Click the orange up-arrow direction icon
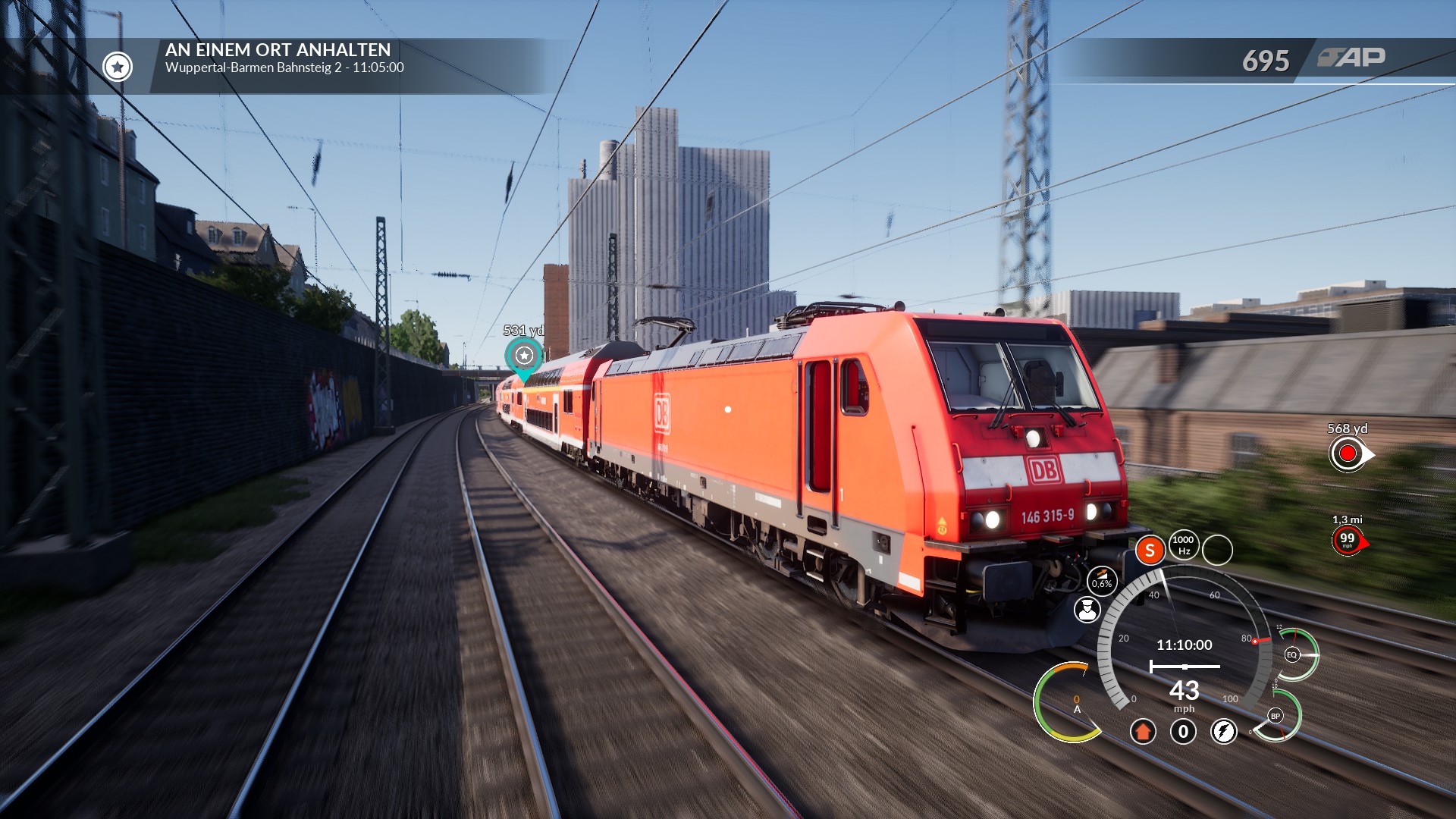This screenshot has height=819, width=1456. tap(1143, 732)
